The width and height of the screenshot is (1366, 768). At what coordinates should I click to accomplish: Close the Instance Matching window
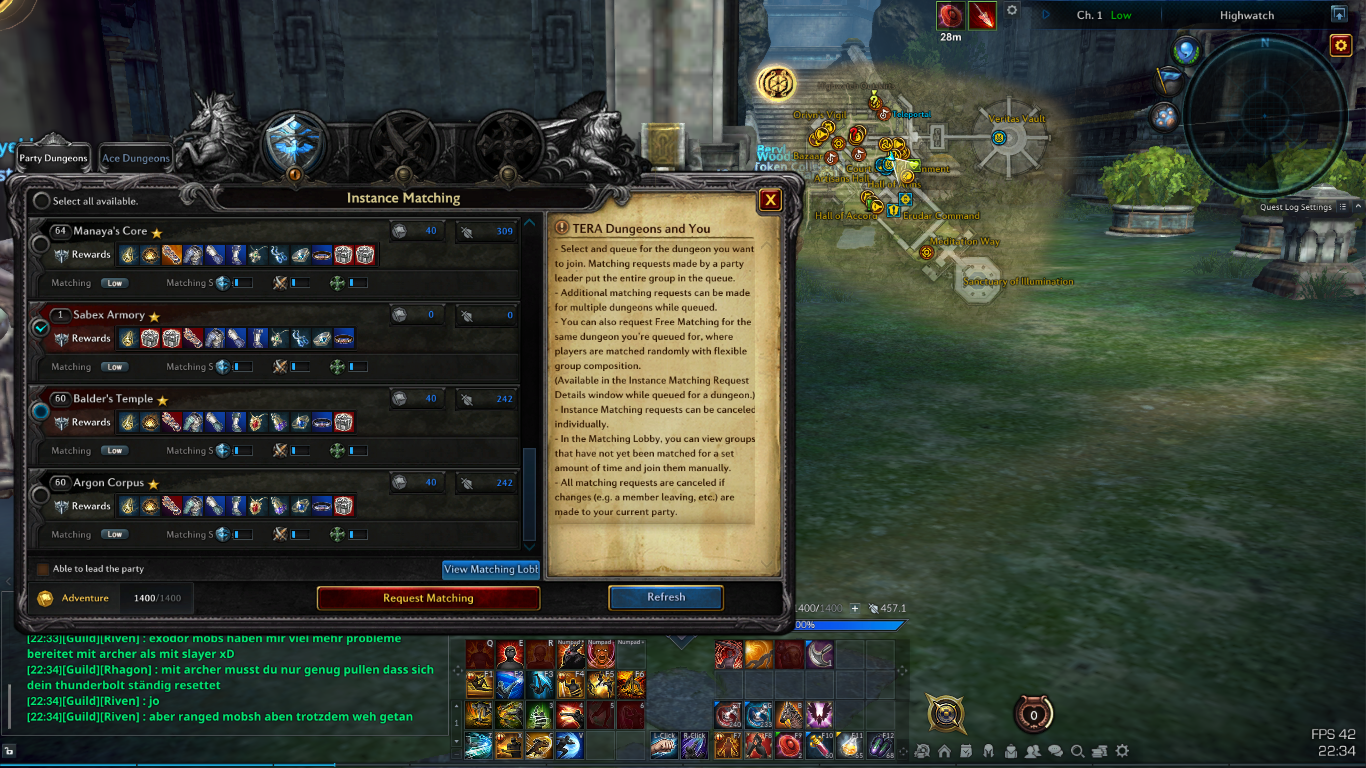point(770,200)
